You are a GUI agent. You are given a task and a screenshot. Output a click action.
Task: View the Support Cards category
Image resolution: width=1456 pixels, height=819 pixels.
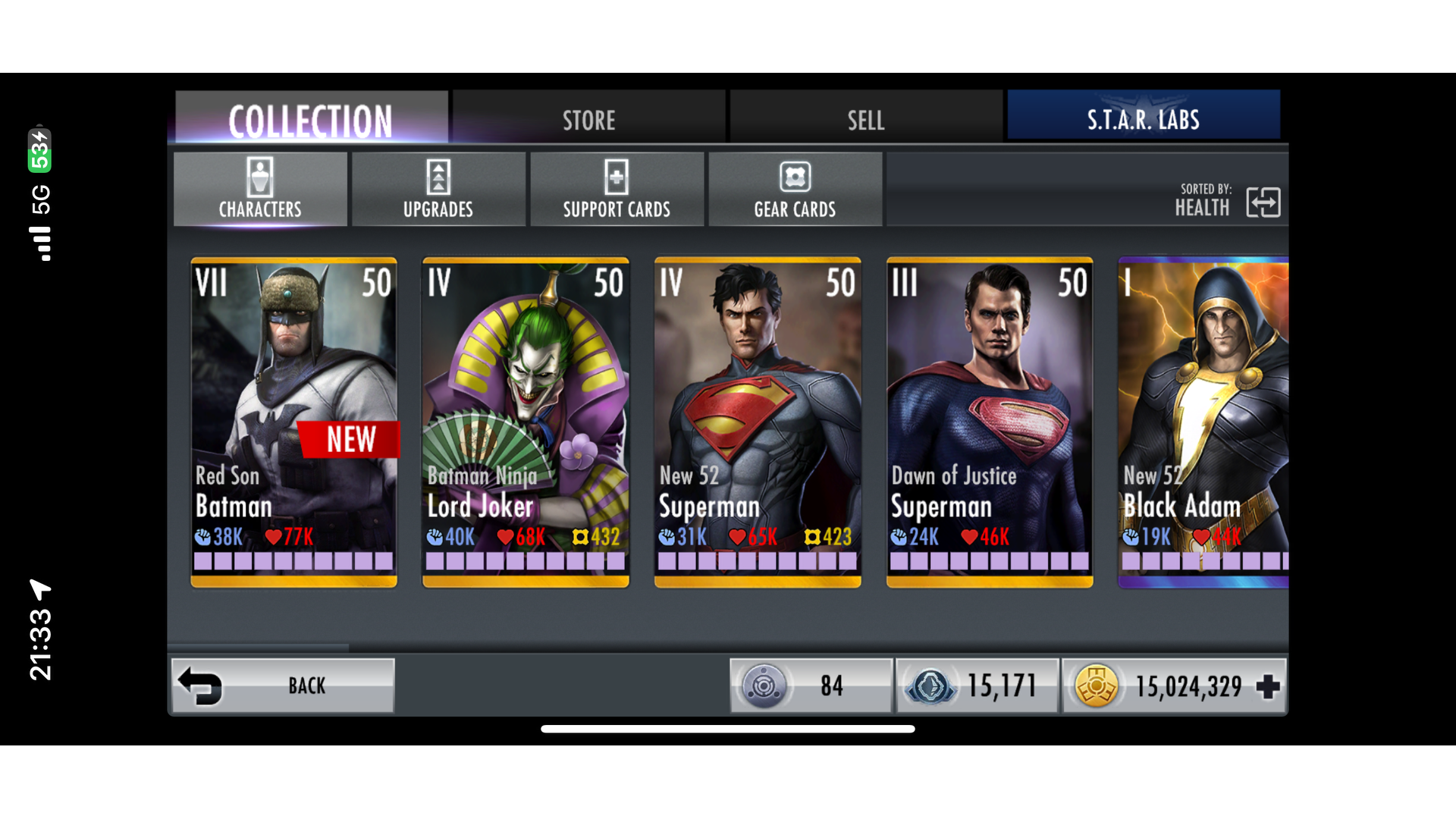coord(617,189)
